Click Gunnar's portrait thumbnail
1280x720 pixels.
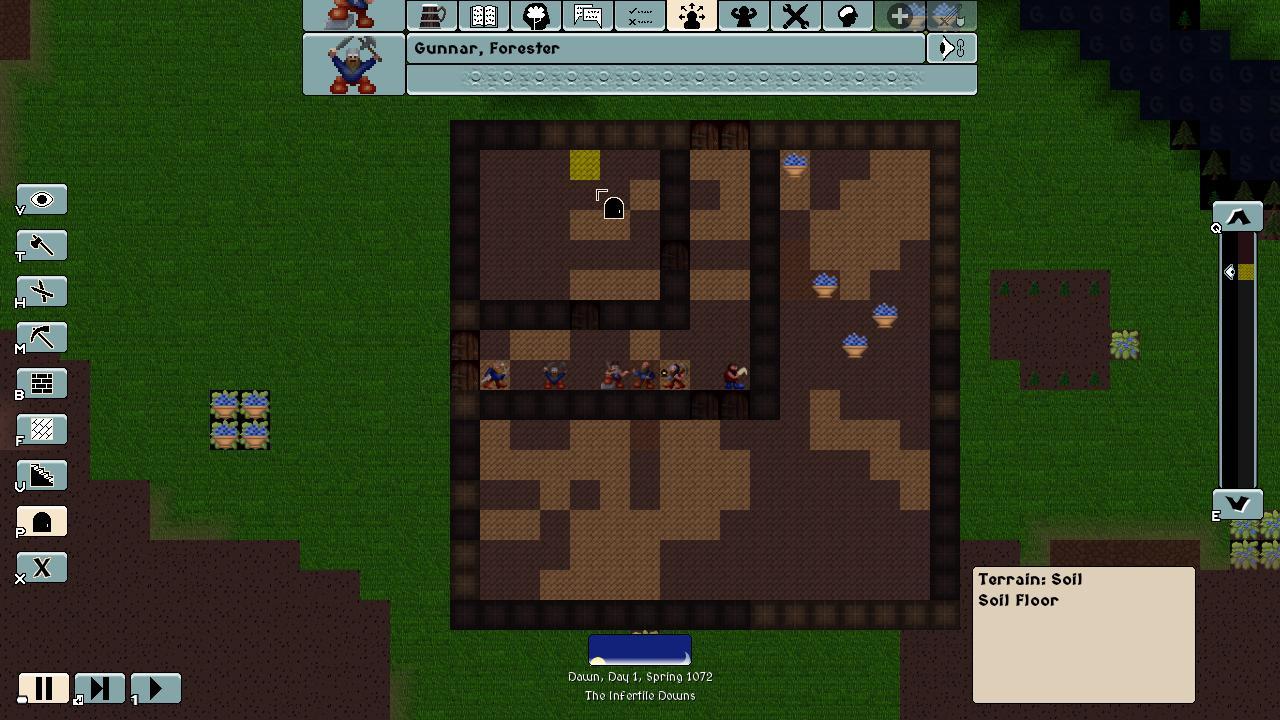(353, 65)
